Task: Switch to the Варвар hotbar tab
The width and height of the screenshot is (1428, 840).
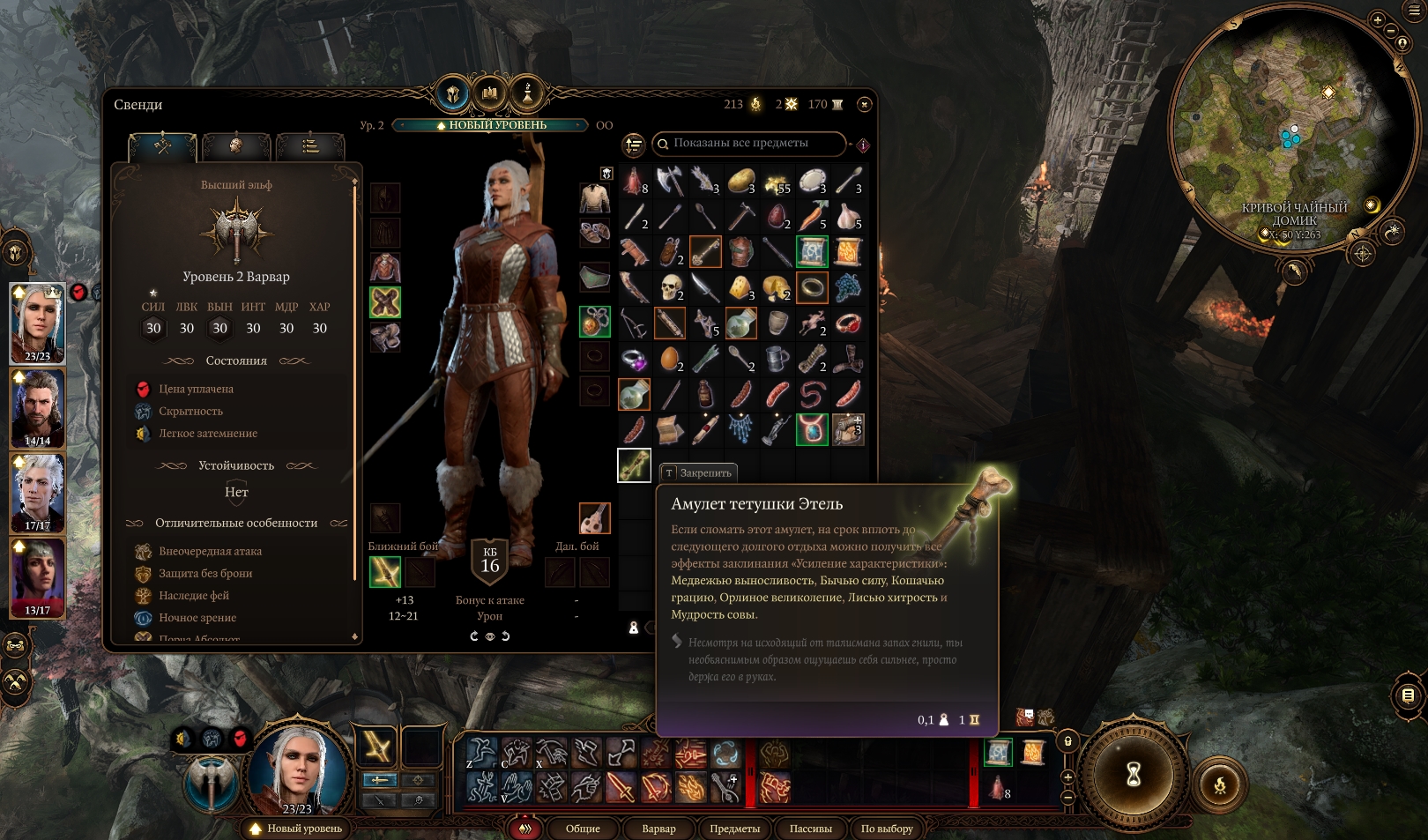Action: coord(658,829)
